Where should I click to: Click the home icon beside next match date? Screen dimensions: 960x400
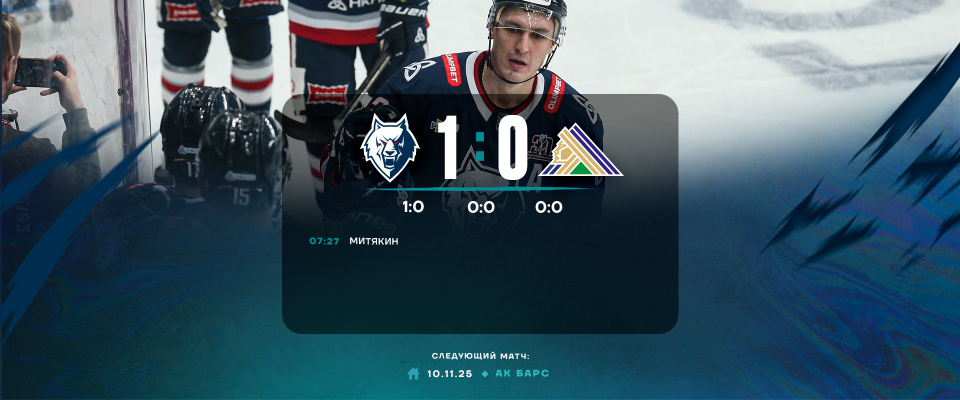point(413,373)
